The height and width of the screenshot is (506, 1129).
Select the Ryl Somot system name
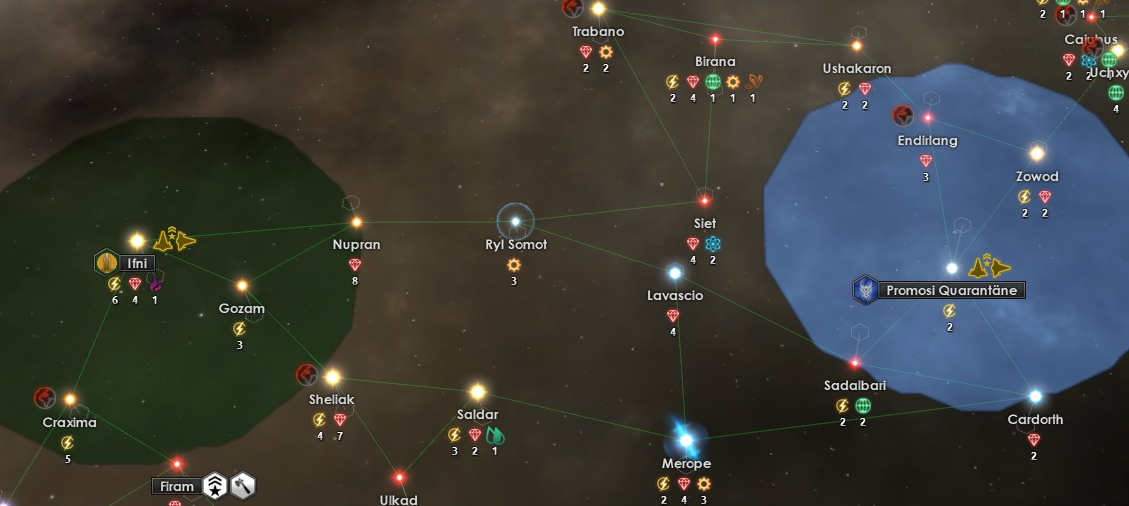pos(516,245)
